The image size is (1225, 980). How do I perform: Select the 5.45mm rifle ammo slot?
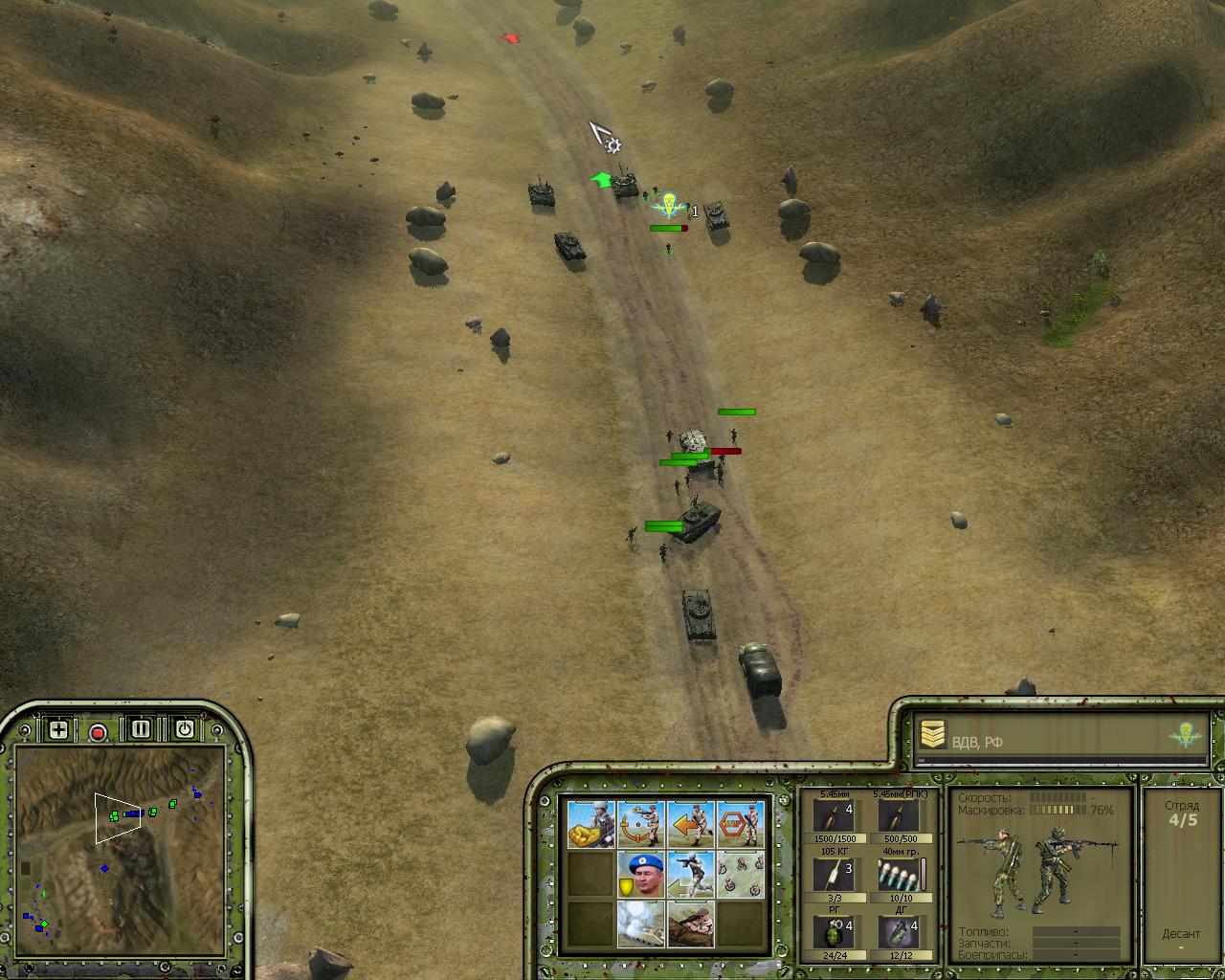[834, 816]
